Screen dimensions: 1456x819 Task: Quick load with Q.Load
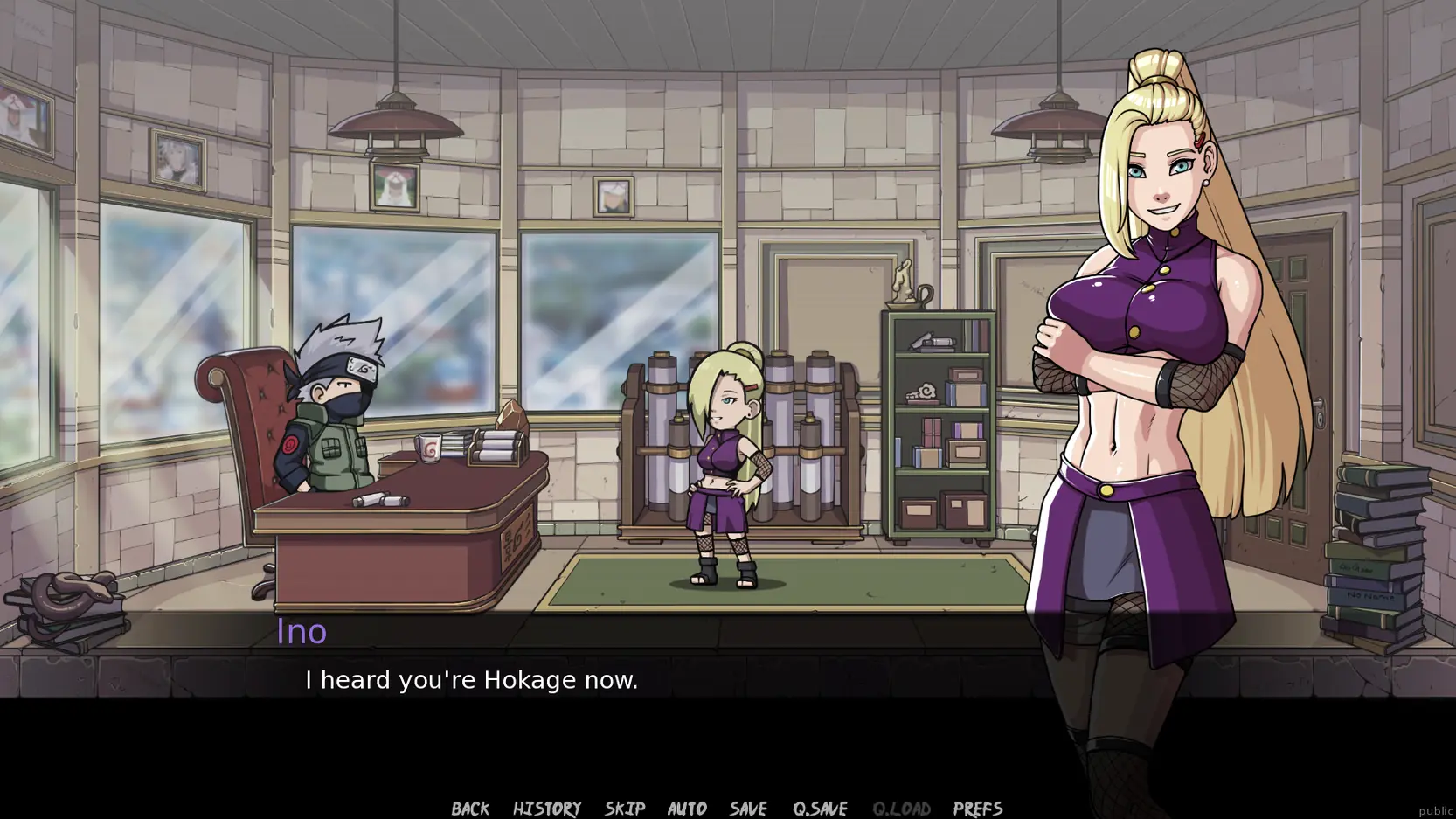(900, 808)
